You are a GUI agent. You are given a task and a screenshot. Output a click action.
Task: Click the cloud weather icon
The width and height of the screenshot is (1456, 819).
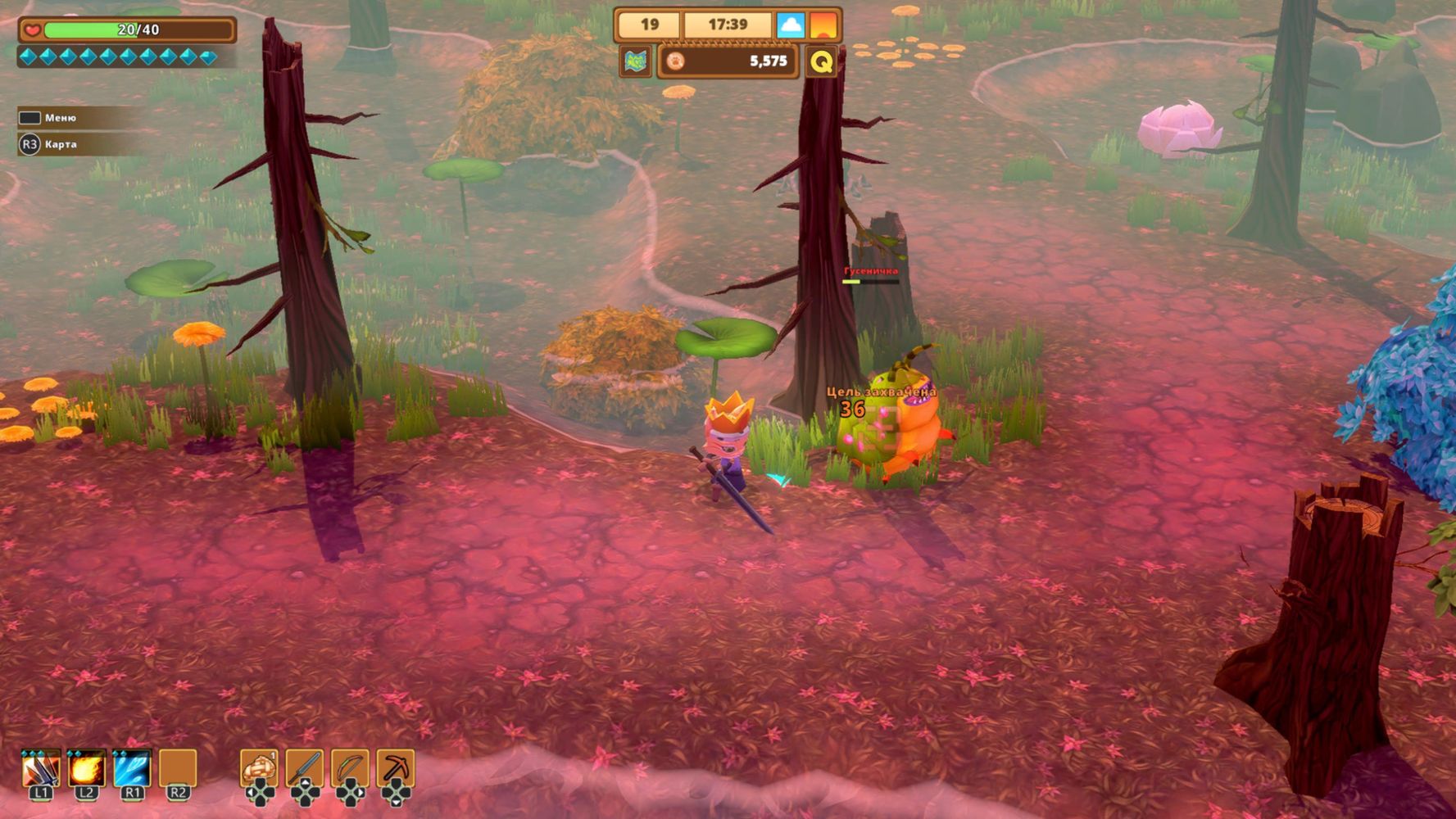(x=790, y=25)
